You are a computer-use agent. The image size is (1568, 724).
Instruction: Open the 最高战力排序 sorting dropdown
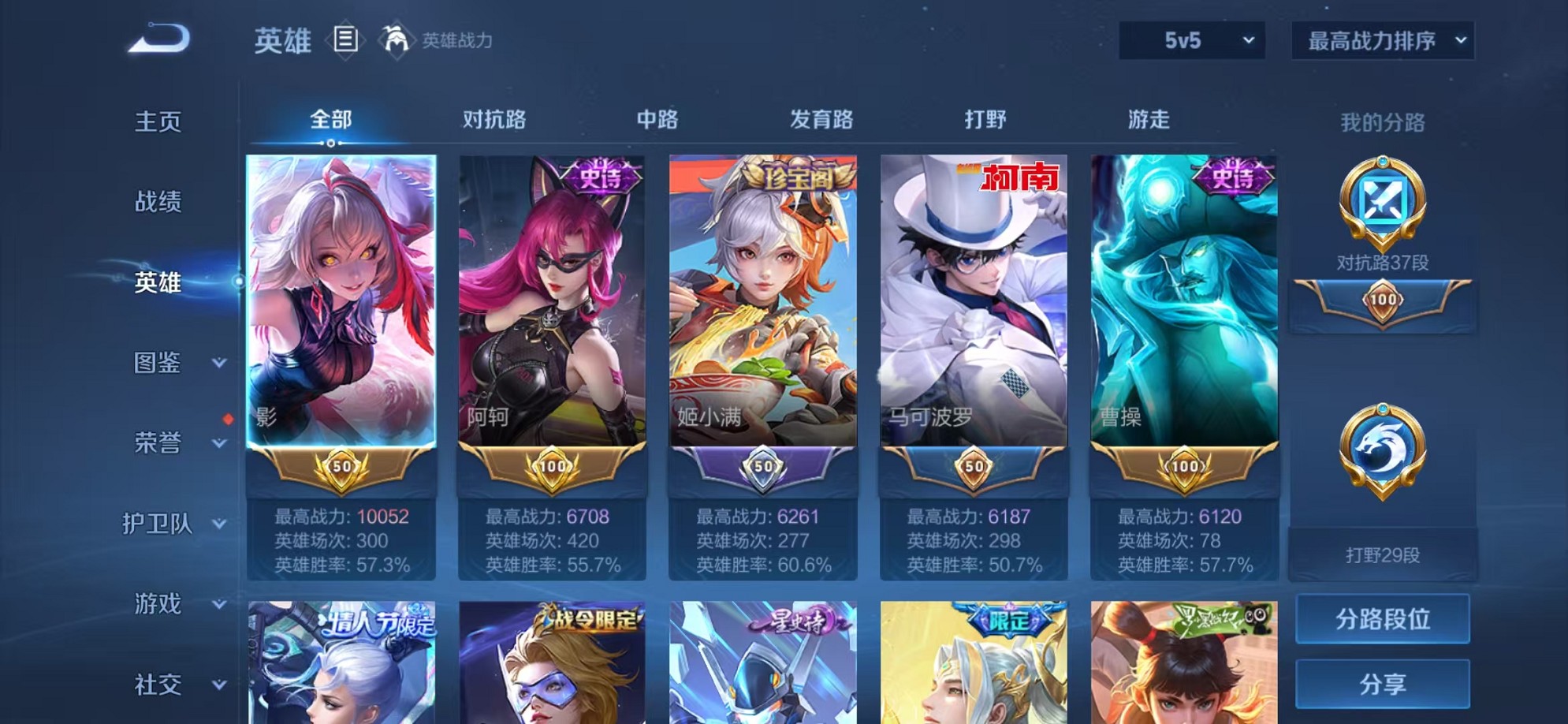click(1383, 41)
